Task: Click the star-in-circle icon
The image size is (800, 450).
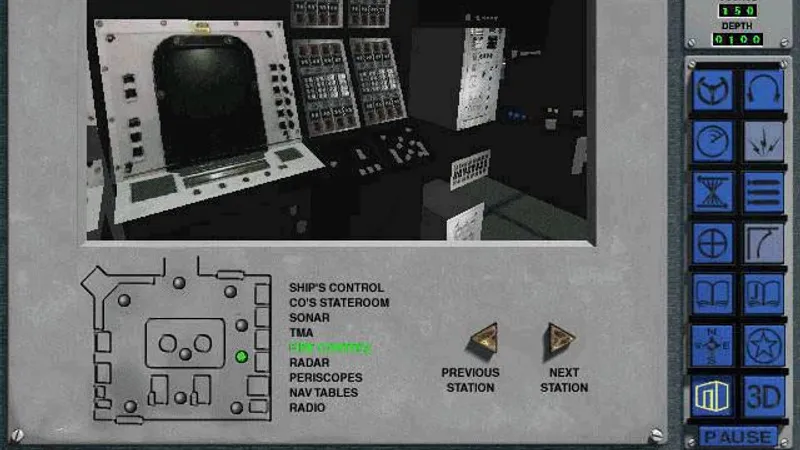Action: [764, 345]
